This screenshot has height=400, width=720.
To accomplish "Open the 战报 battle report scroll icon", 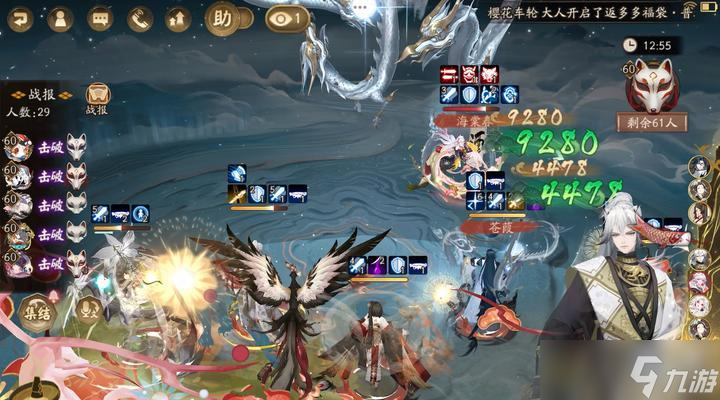I will pos(97,98).
